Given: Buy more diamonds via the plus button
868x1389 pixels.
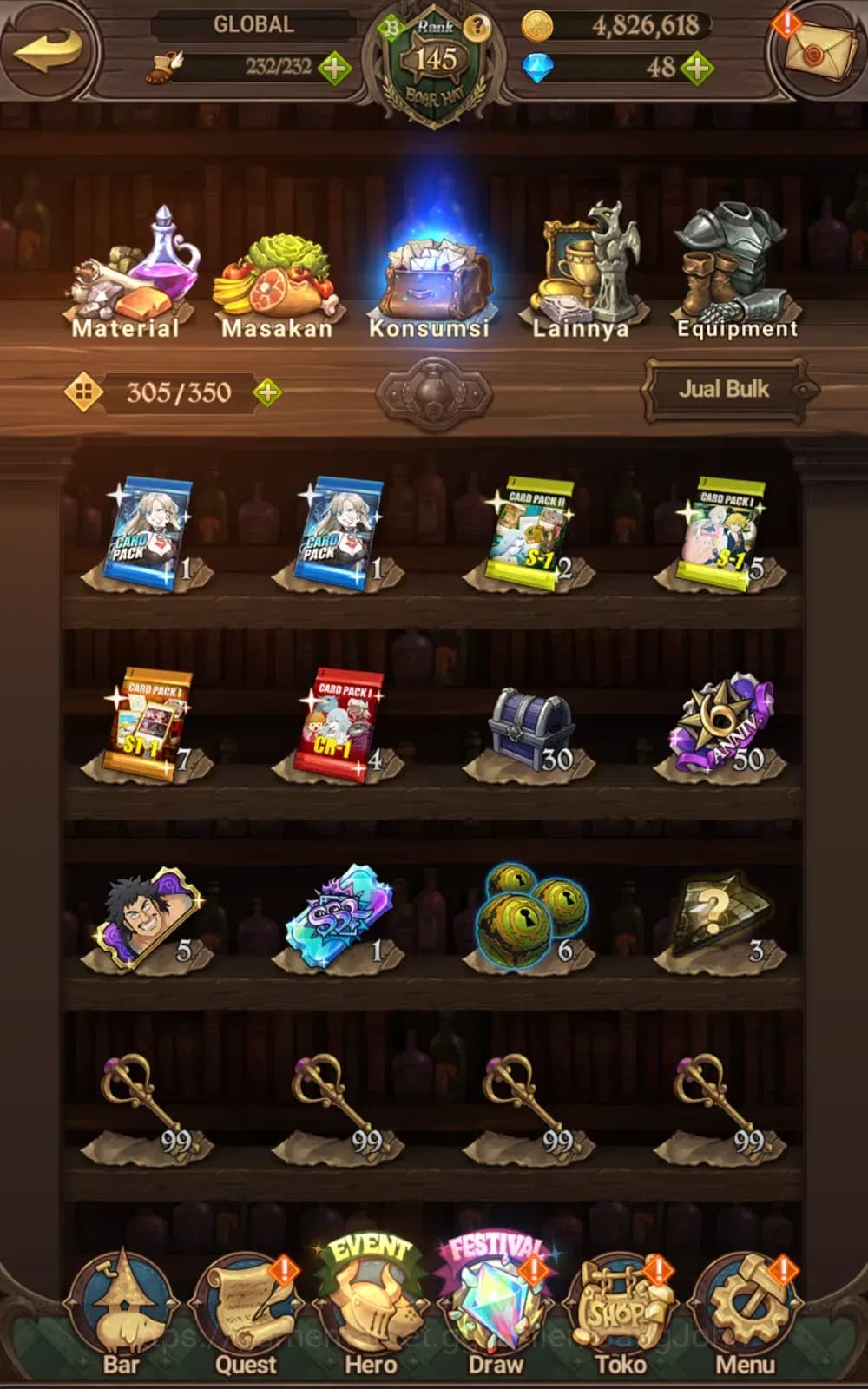Looking at the screenshot, I should (698, 68).
